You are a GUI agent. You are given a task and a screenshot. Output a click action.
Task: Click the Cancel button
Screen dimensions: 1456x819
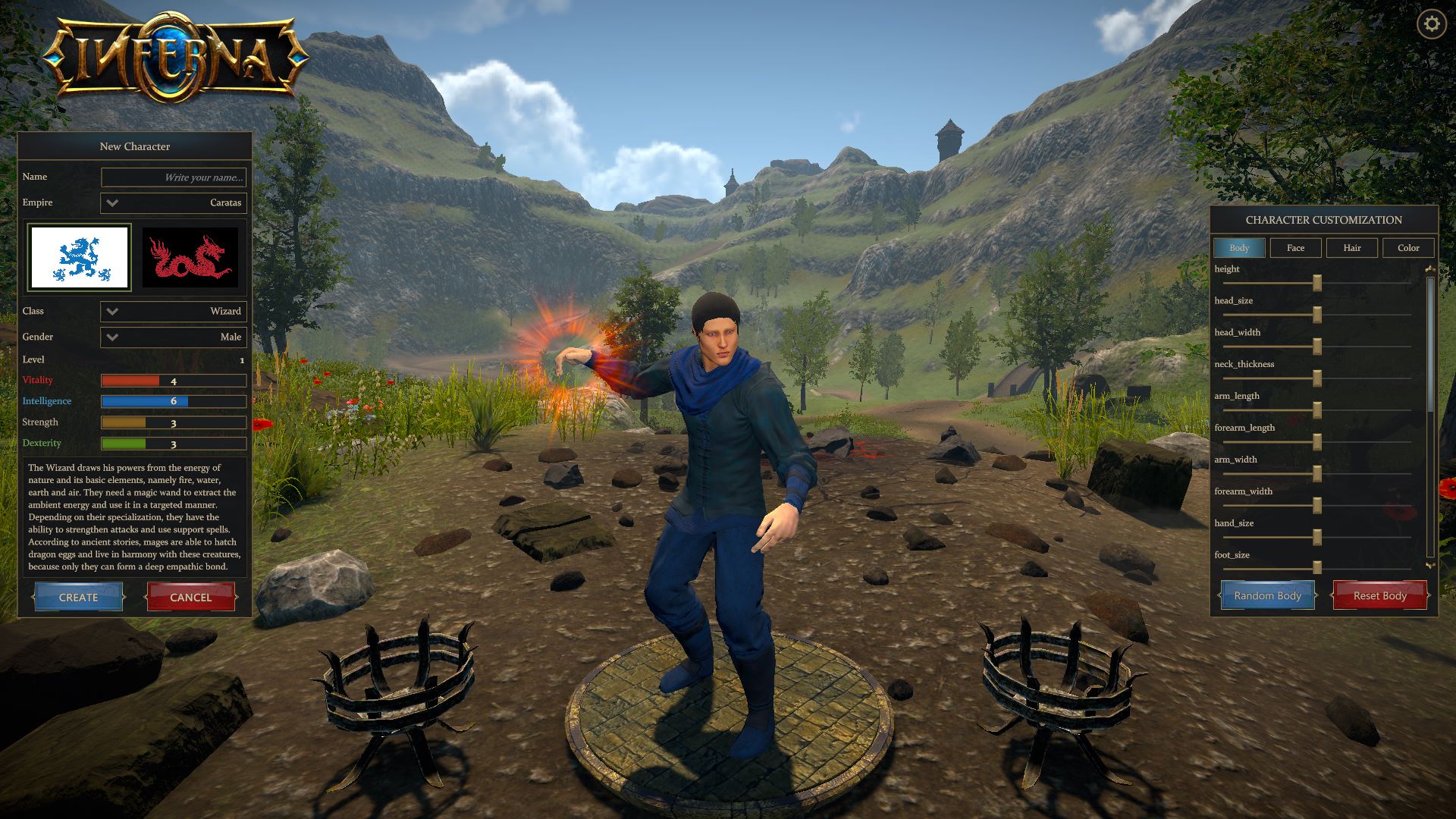click(x=190, y=597)
